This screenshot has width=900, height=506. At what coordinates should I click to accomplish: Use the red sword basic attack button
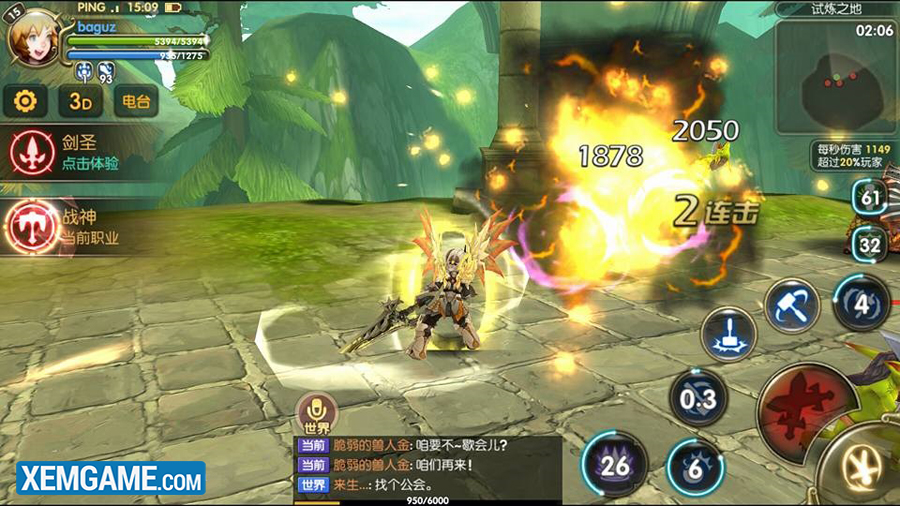click(x=799, y=405)
